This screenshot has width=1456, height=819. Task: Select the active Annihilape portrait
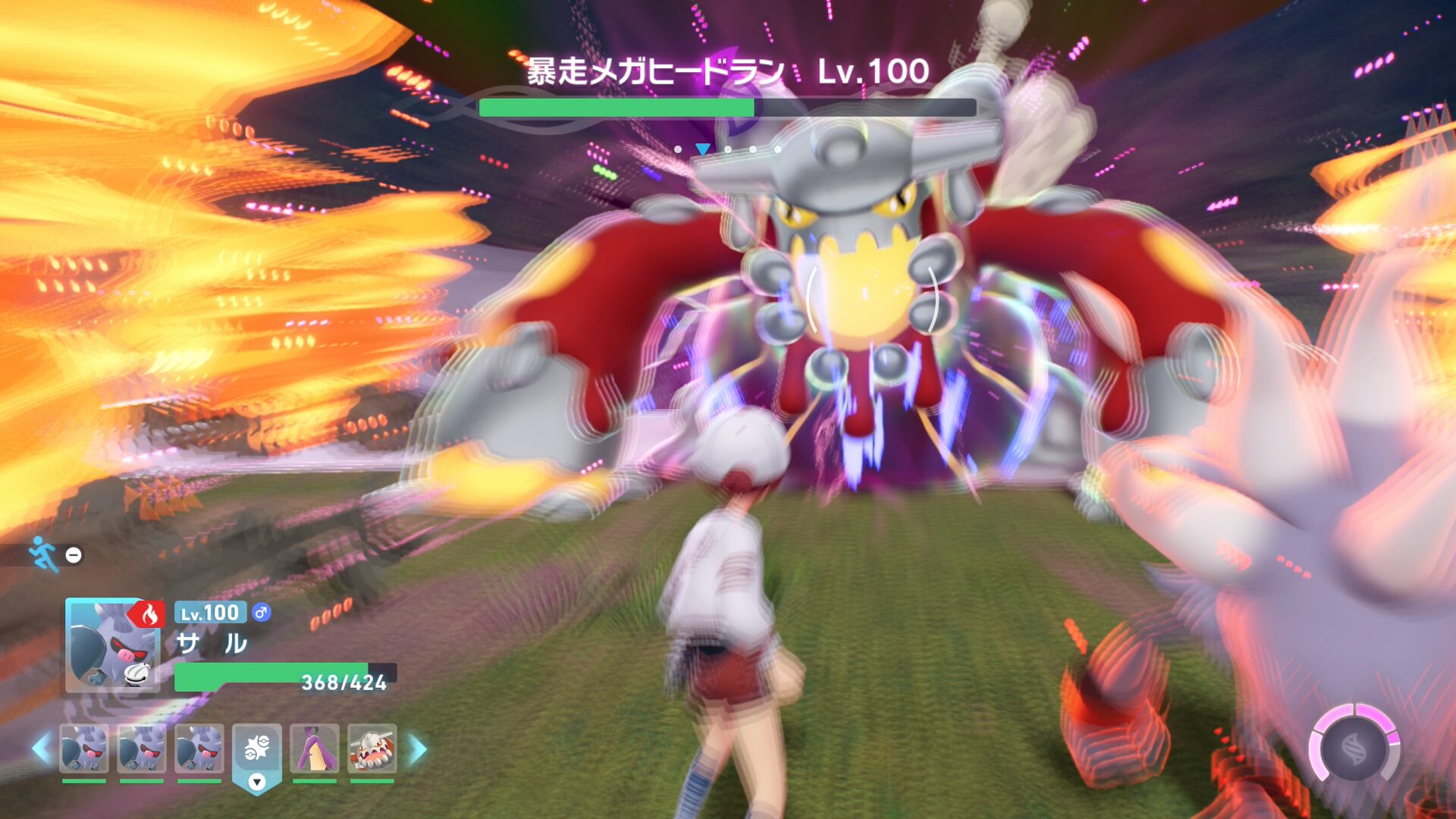pos(112,645)
